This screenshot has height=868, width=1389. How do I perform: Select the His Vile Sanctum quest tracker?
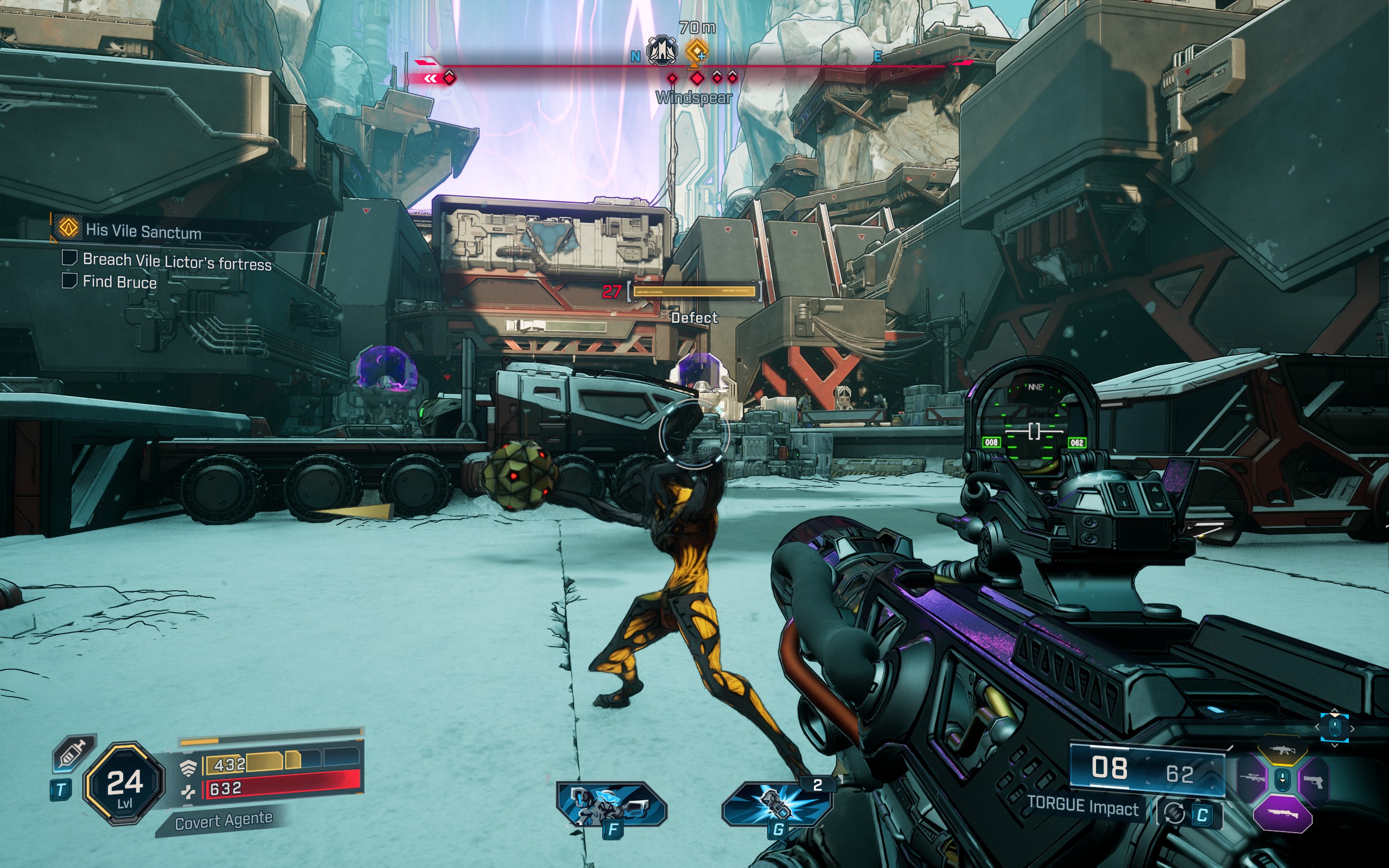(142, 231)
